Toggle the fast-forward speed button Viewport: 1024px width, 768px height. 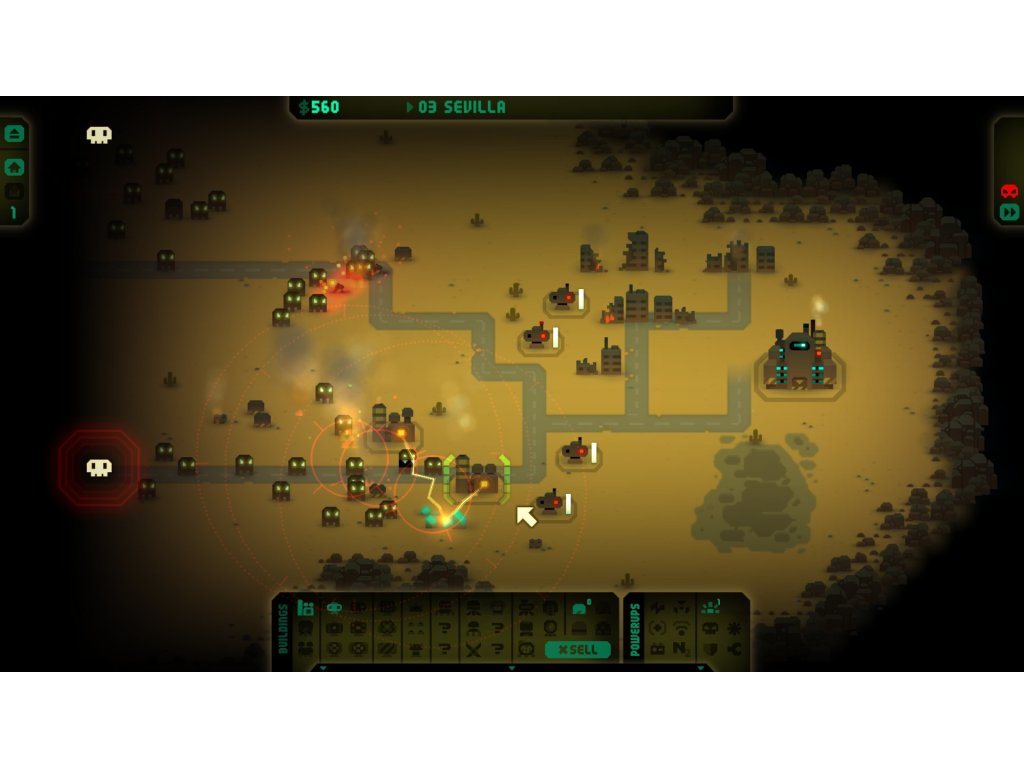click(x=1009, y=212)
